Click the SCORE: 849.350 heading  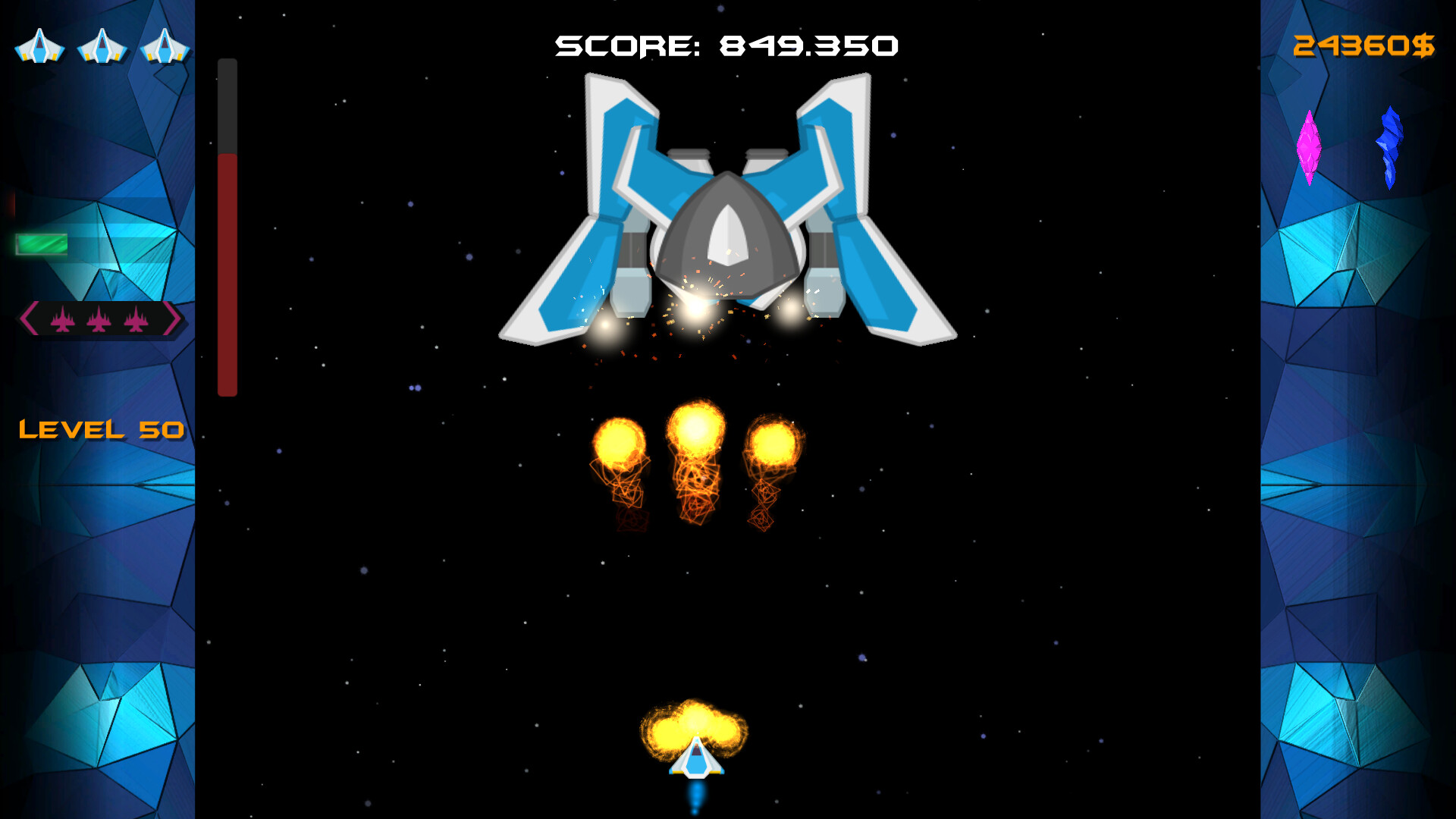[x=726, y=44]
